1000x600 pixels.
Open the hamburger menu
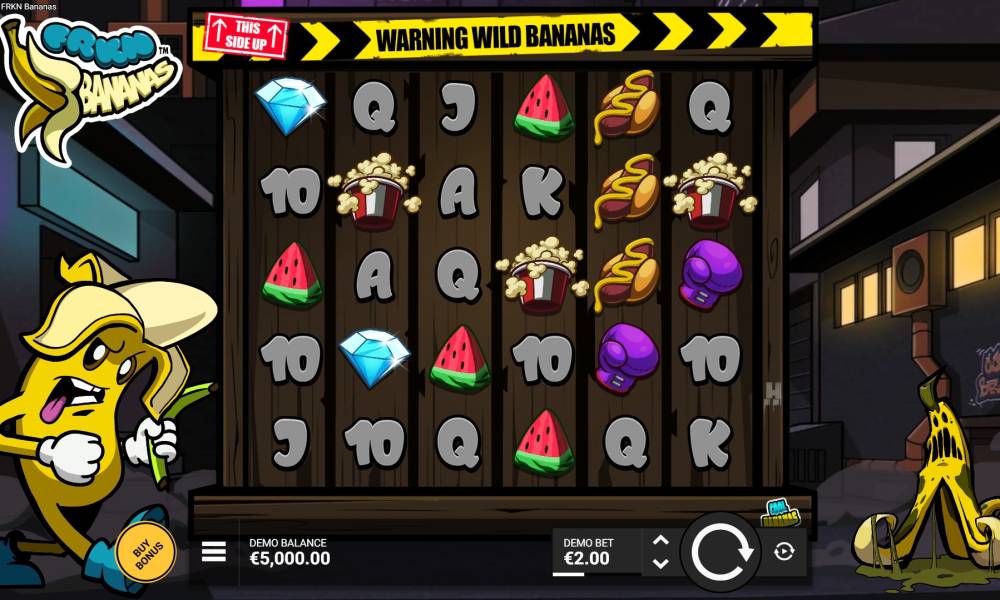(214, 552)
